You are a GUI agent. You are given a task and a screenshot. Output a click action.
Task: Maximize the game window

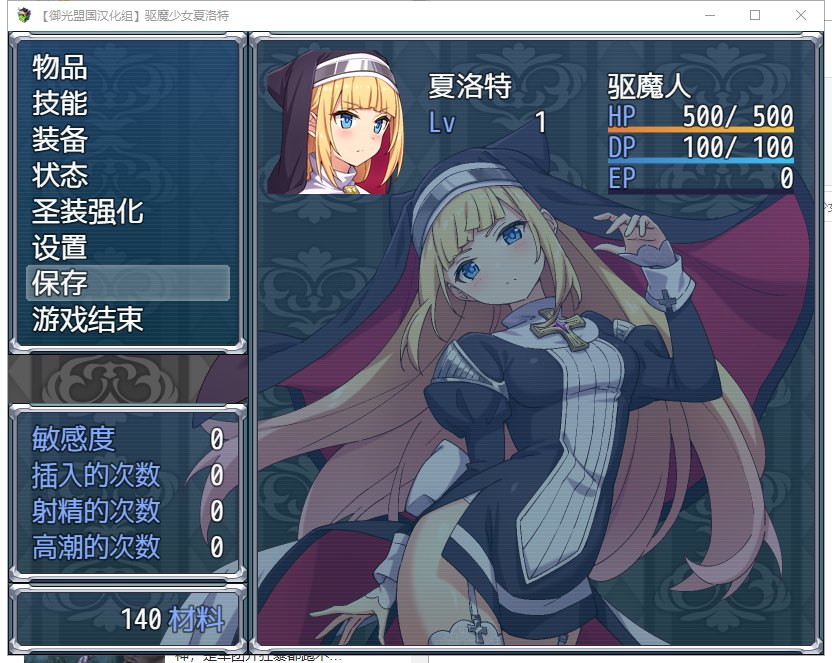point(755,15)
